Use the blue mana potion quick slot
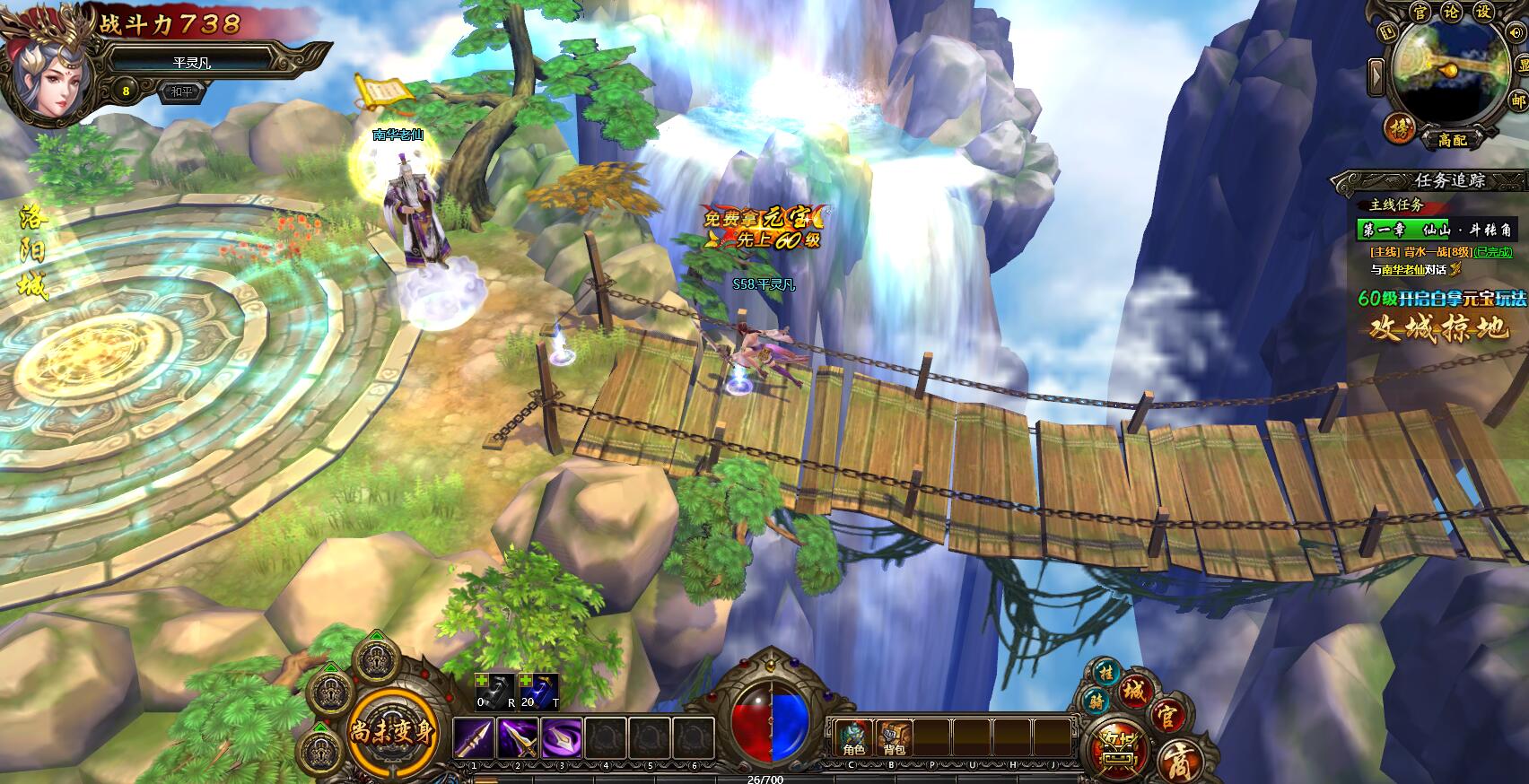The image size is (1529, 784). click(540, 691)
